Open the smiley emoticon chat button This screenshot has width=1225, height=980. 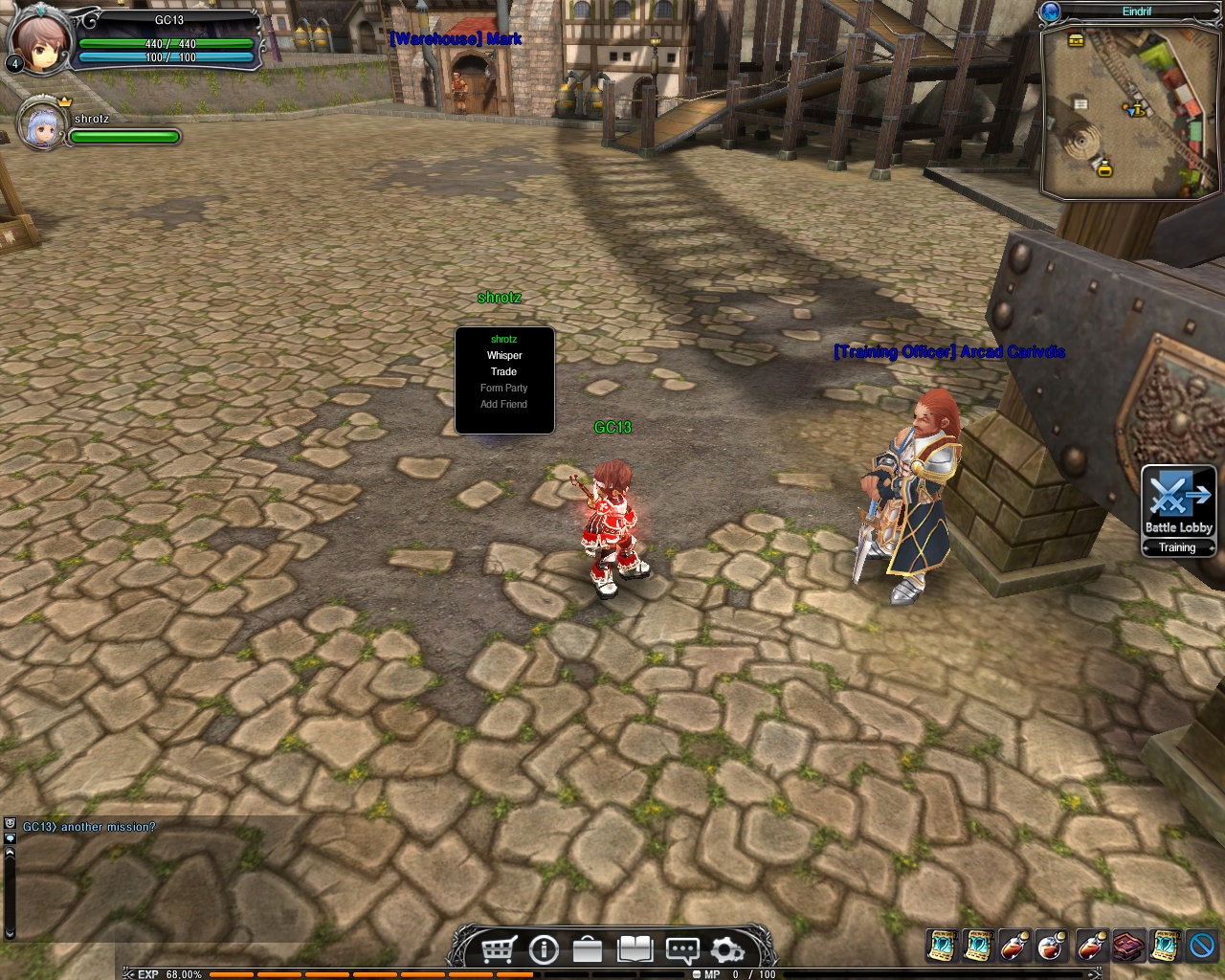point(11,823)
